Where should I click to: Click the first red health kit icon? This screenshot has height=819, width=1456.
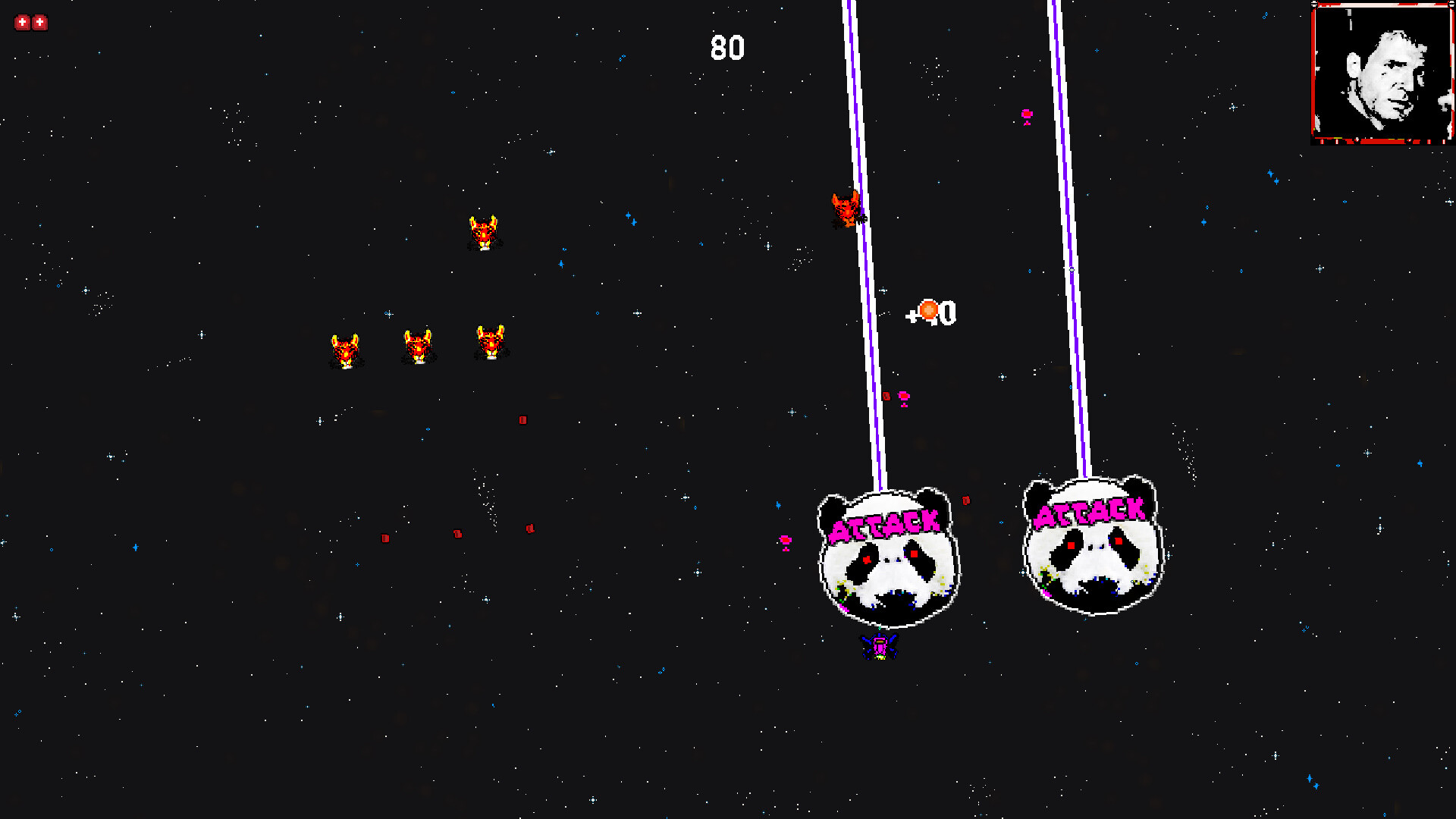click(20, 22)
